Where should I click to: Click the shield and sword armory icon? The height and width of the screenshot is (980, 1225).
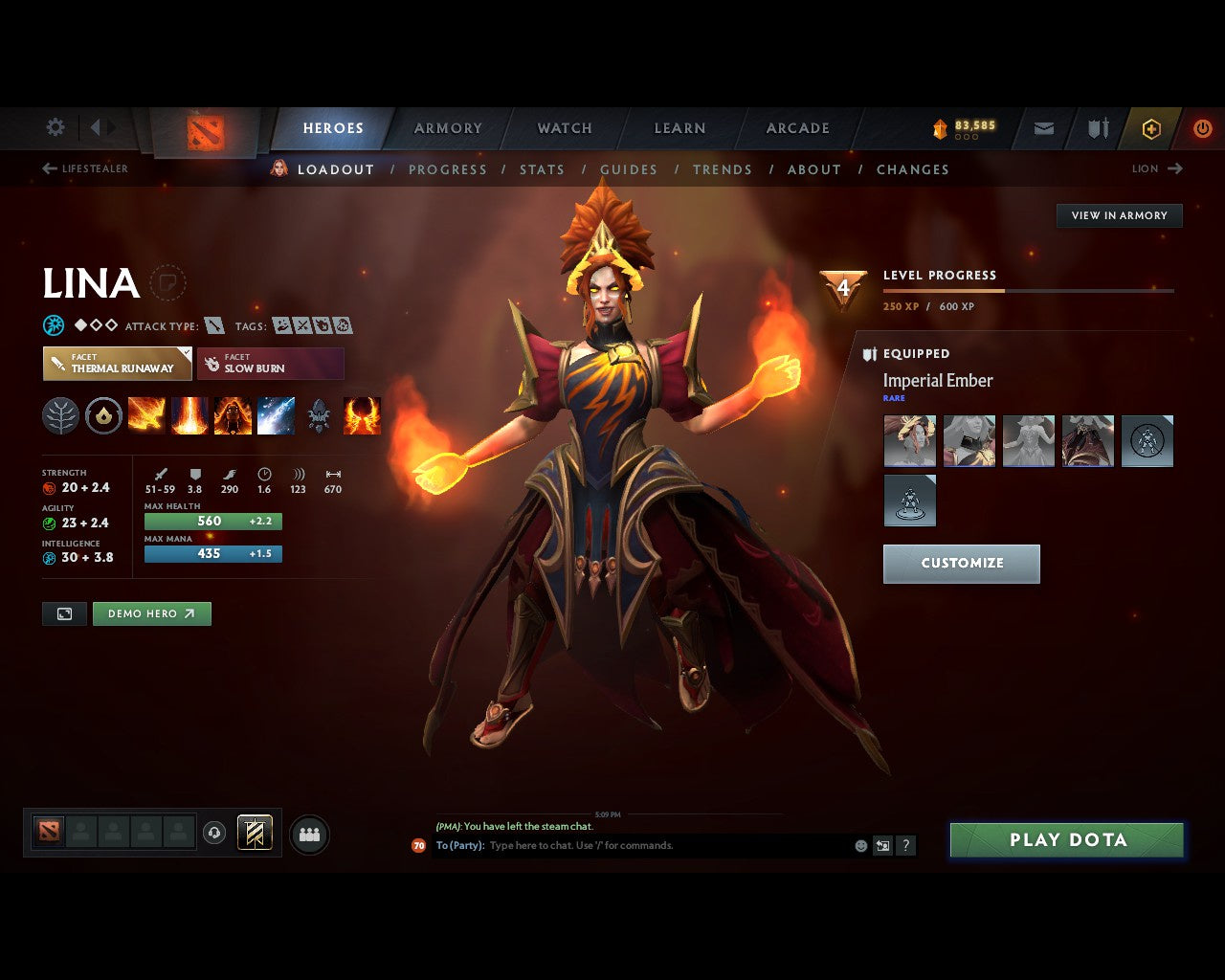(x=1097, y=127)
